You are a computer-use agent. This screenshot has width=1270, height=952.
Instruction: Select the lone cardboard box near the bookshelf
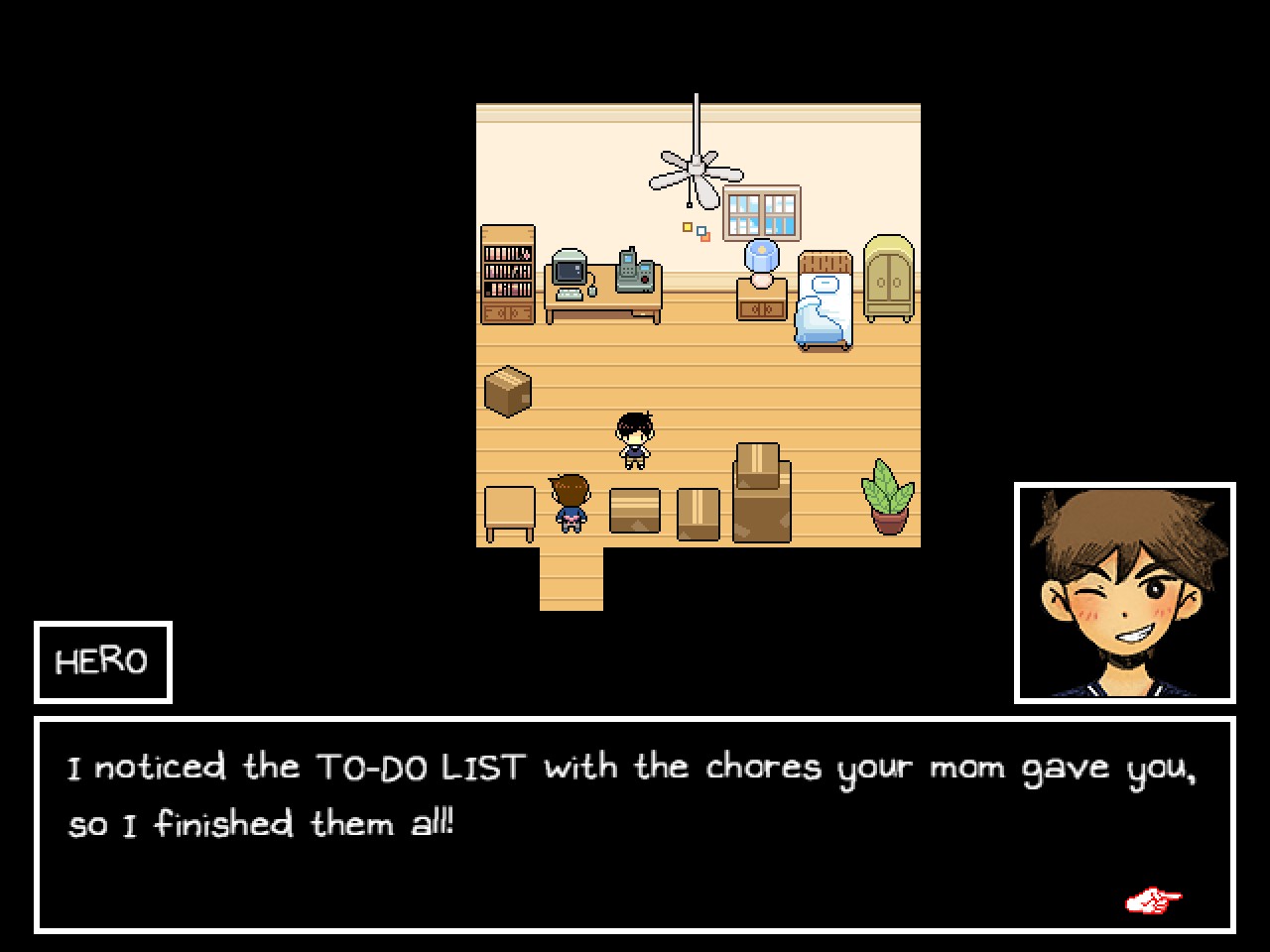(x=506, y=390)
